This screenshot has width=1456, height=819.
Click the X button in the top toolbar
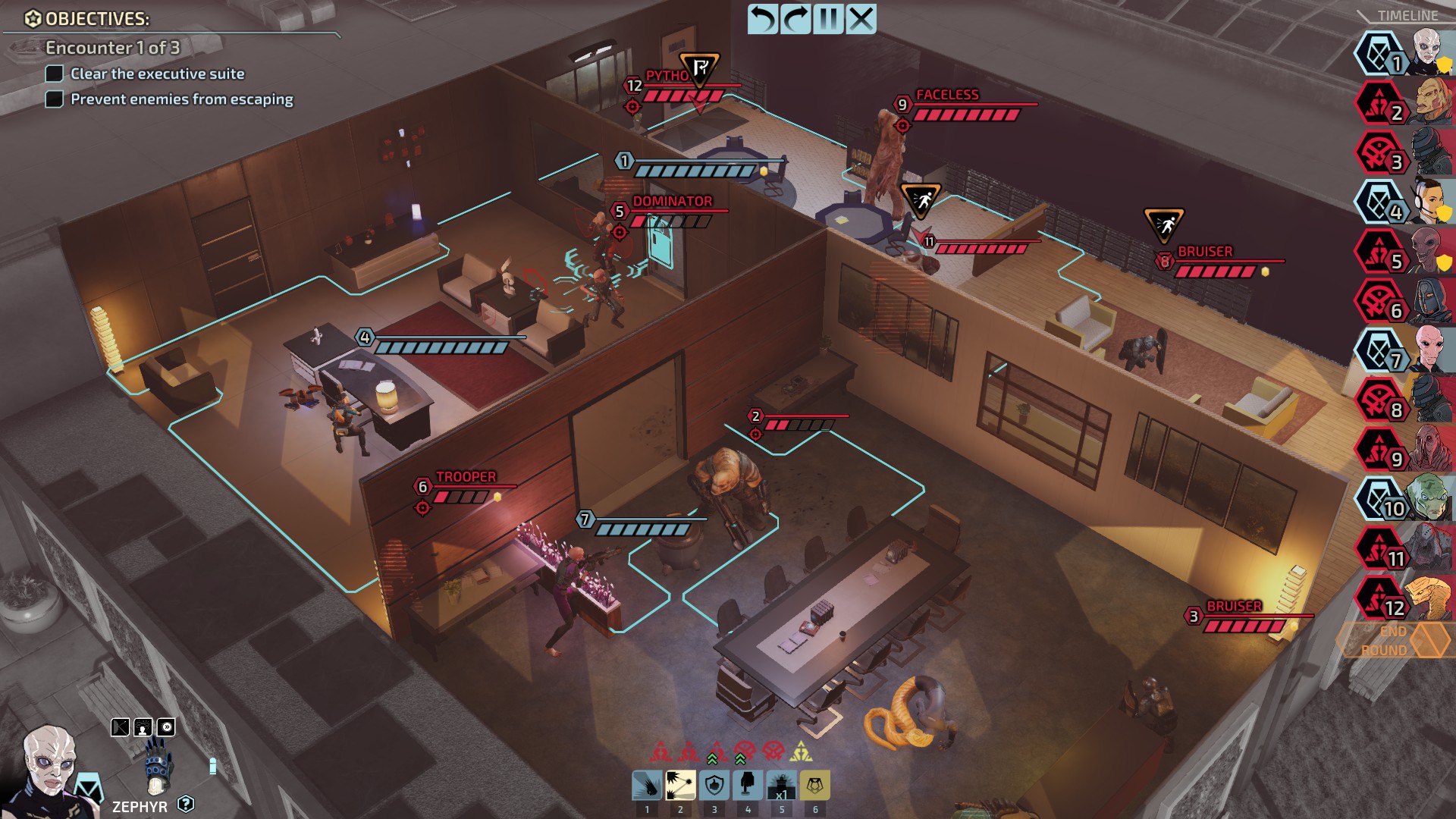tap(861, 19)
